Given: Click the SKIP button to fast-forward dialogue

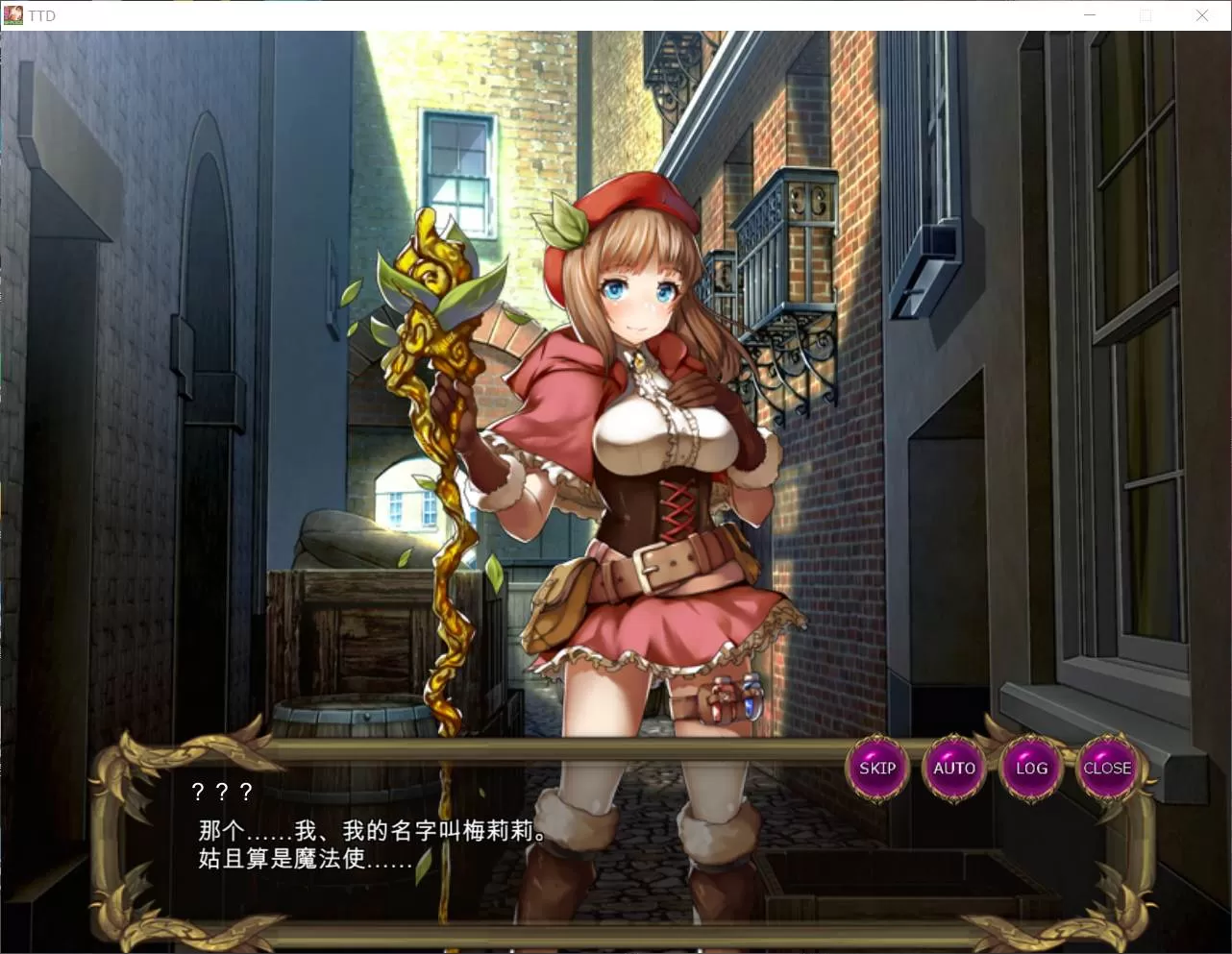Looking at the screenshot, I should 876,768.
